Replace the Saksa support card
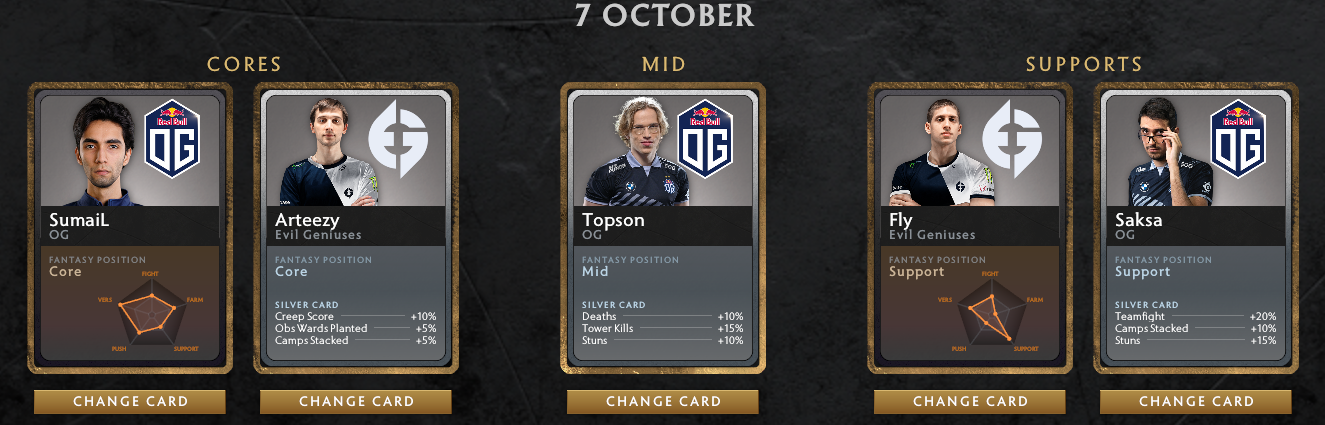 click(1196, 401)
